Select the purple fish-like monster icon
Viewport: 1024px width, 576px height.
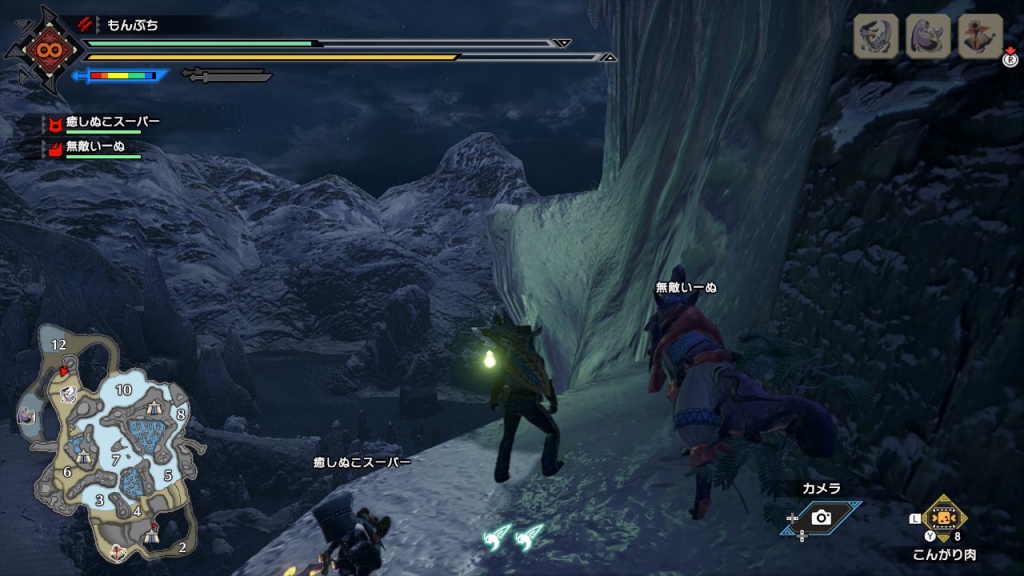click(928, 36)
